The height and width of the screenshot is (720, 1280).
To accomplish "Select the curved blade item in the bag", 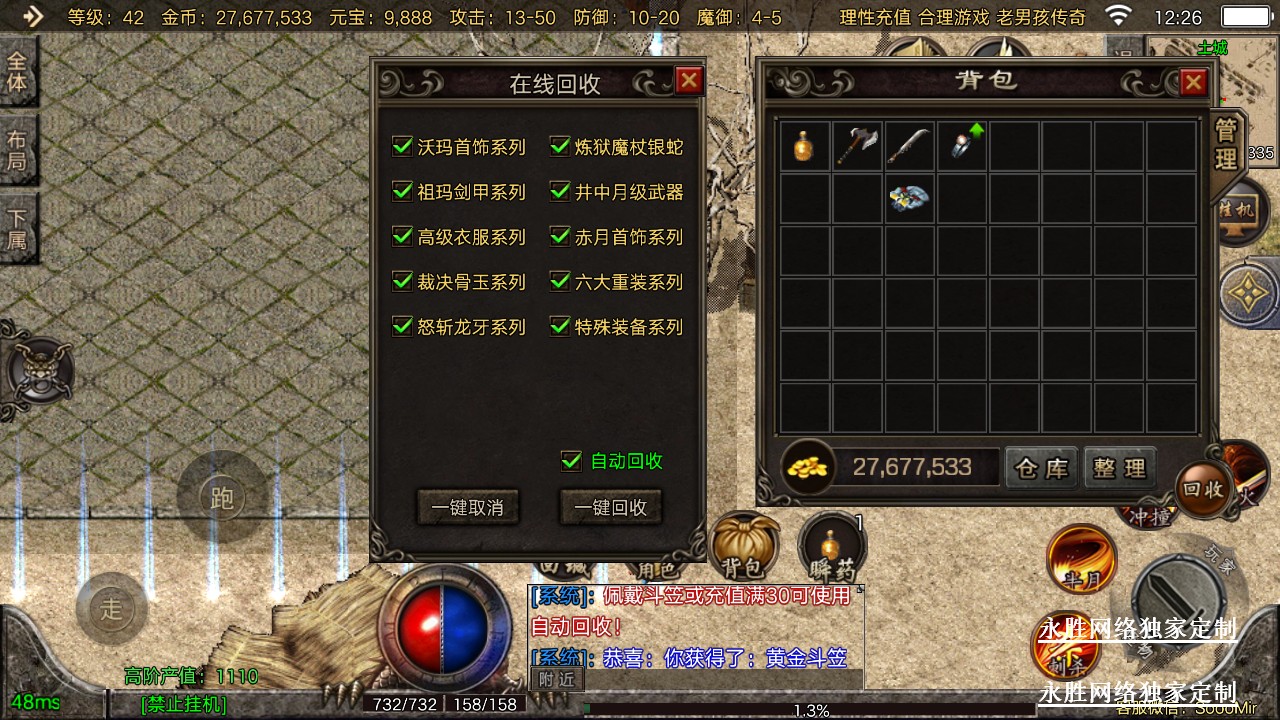I will click(x=908, y=146).
